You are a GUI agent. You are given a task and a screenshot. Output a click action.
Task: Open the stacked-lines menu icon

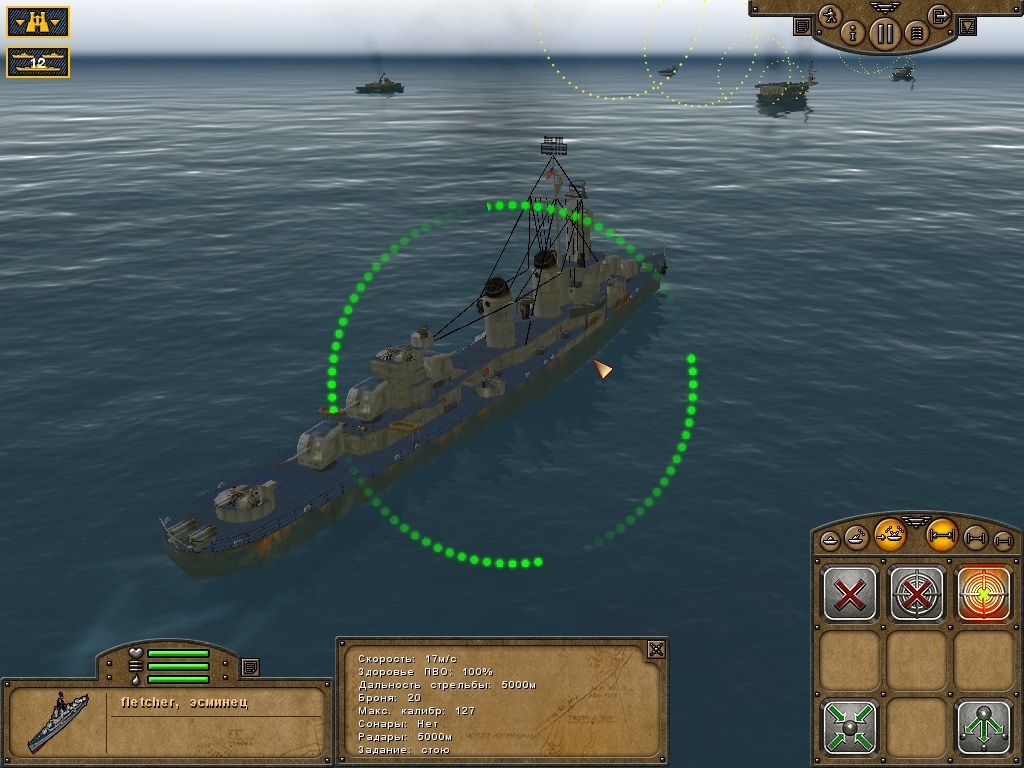click(x=915, y=33)
